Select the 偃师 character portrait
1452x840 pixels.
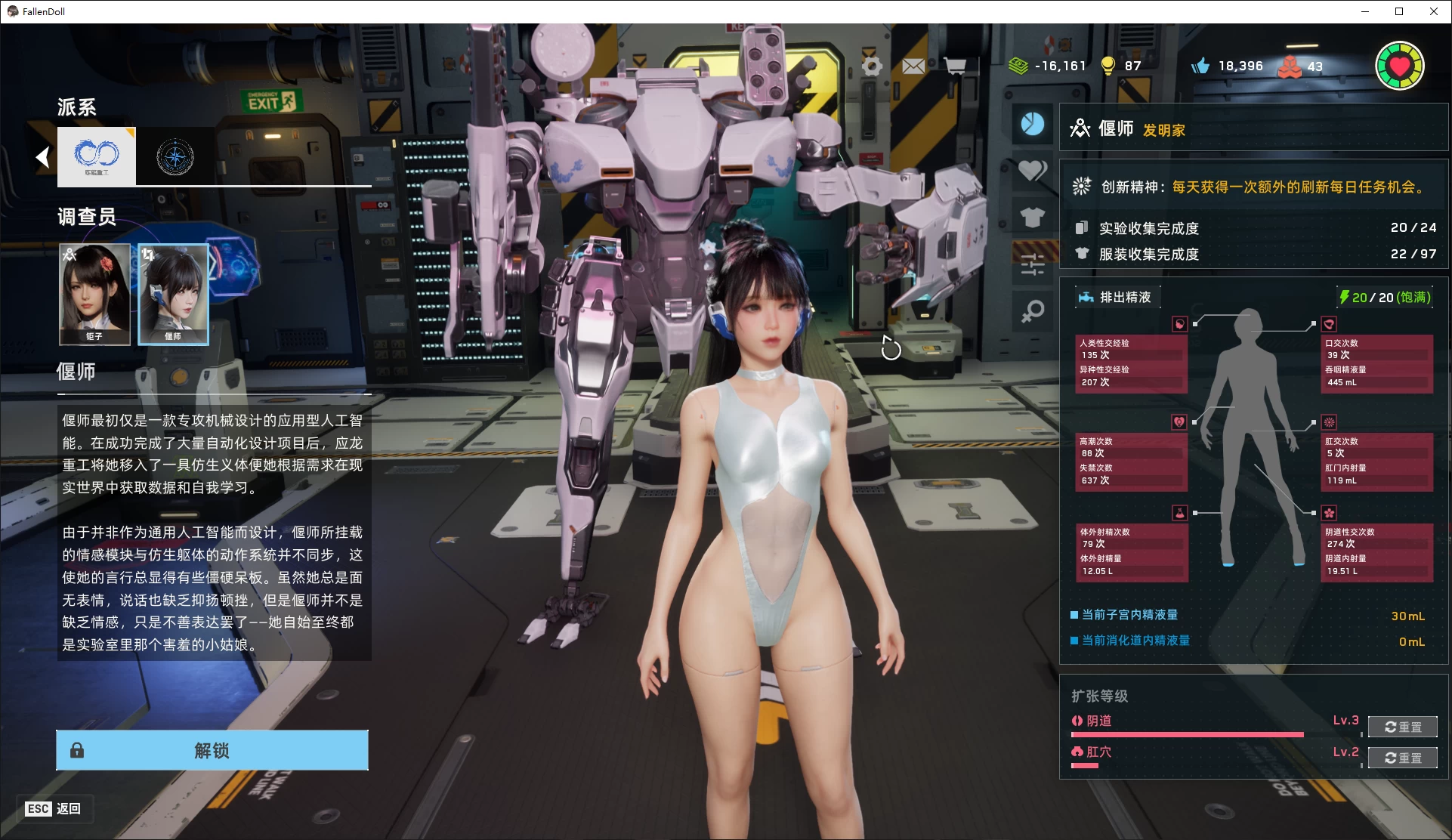tap(173, 294)
